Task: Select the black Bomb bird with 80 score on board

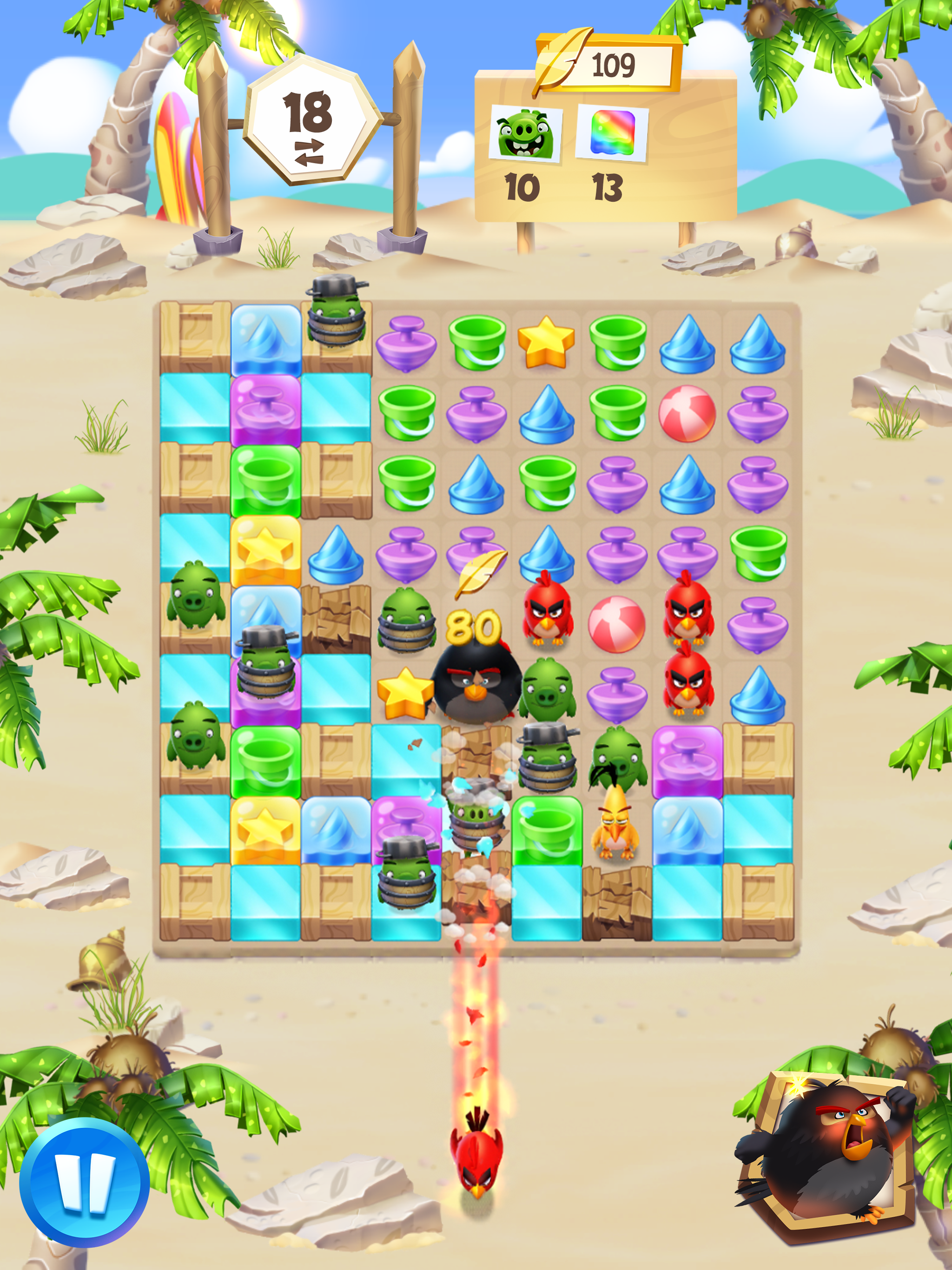Action: point(476,686)
